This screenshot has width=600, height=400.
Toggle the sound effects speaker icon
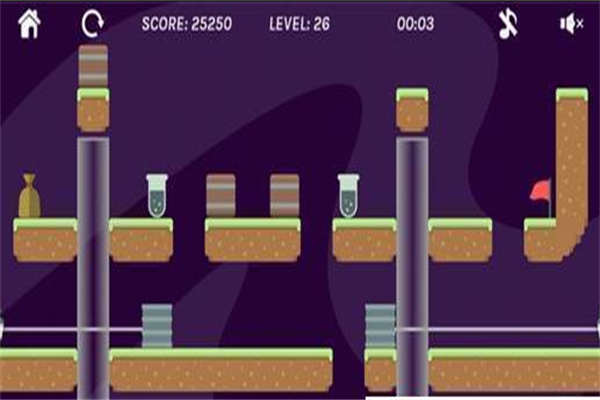pyautogui.click(x=571, y=24)
